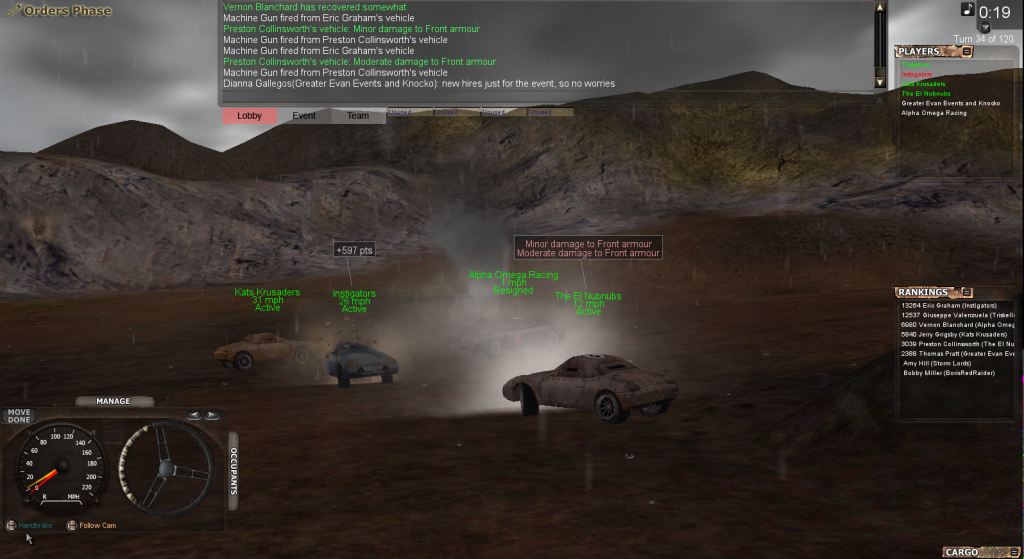Viewport: 1024px width, 559px height.
Task: Collapse the Players panel with its menu icon
Action: pyautogui.click(x=967, y=51)
